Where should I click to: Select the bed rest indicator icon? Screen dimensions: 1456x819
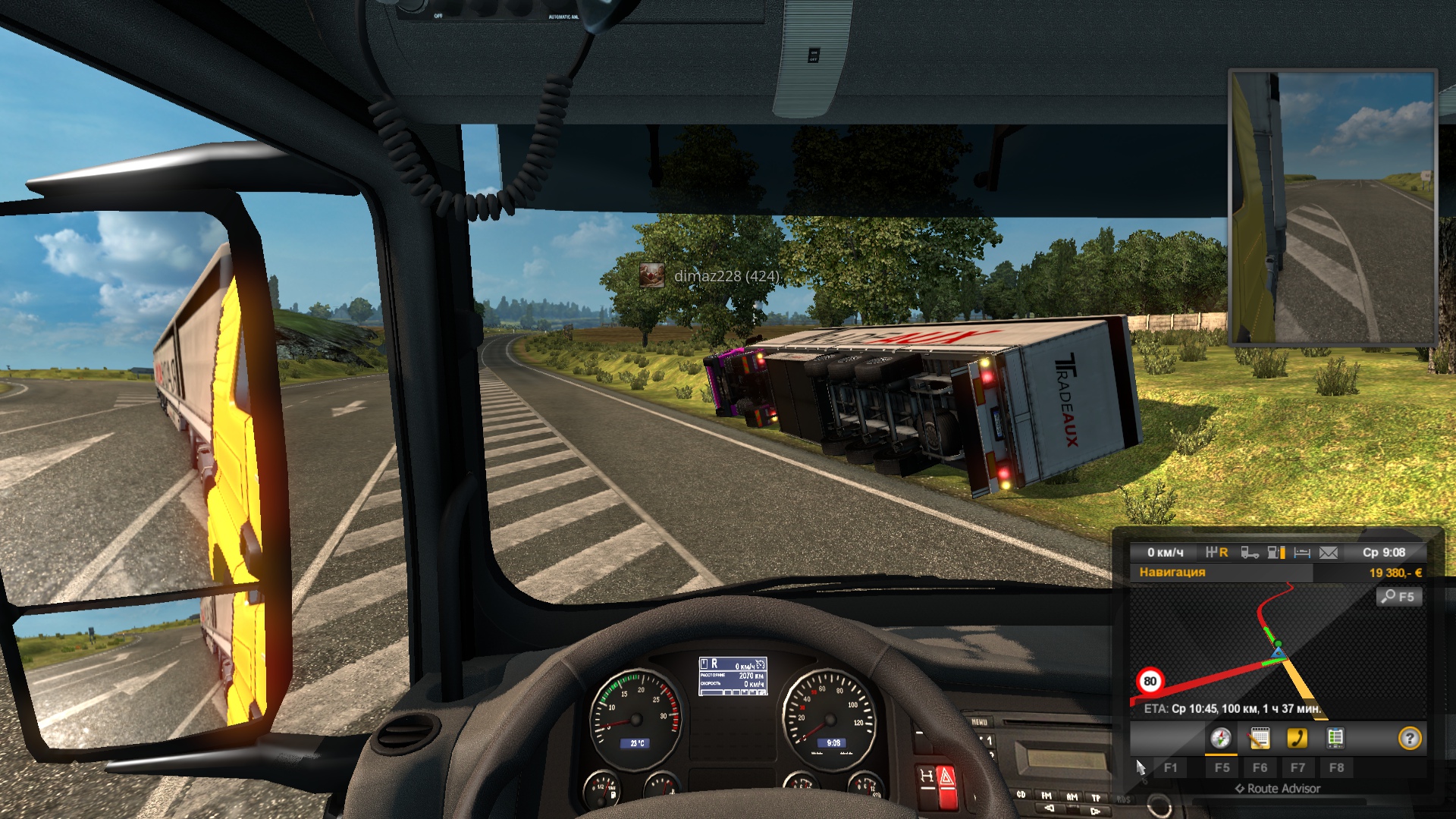[x=1302, y=553]
